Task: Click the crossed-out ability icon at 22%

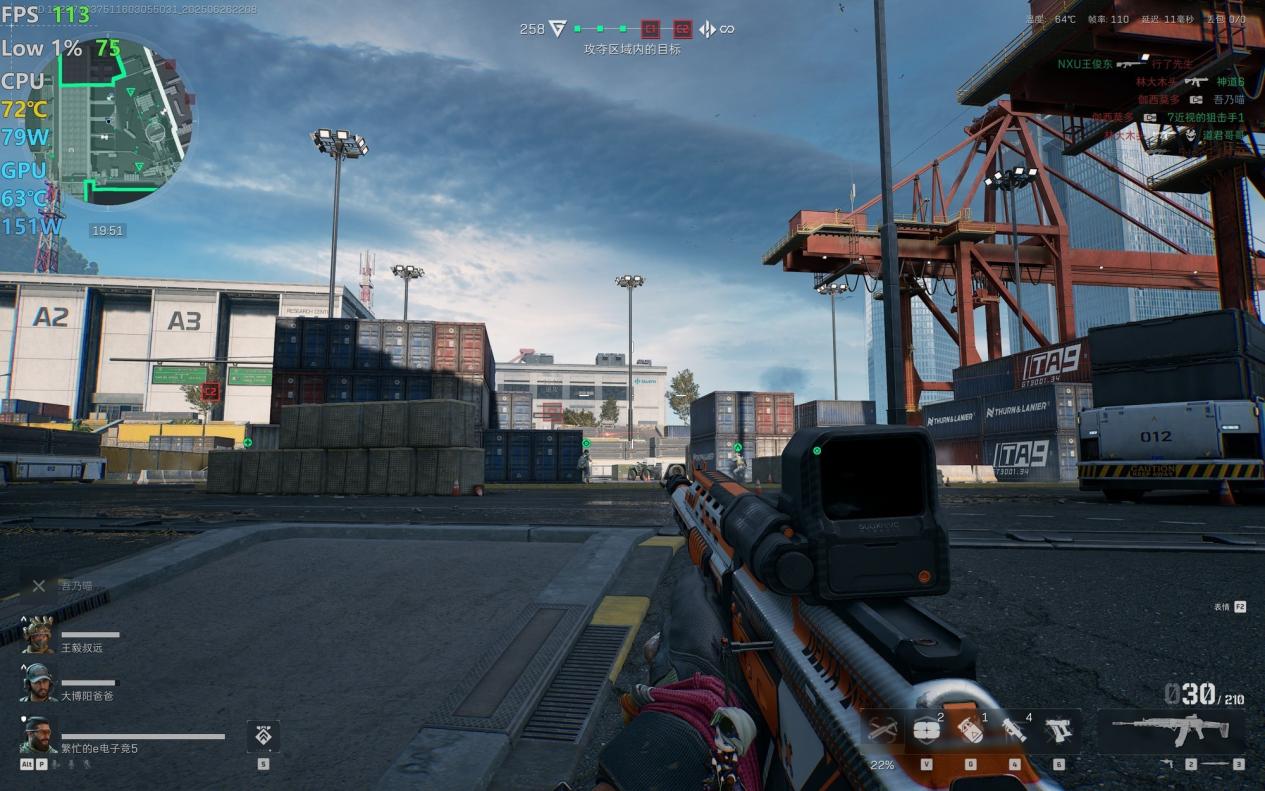Action: pyautogui.click(x=882, y=729)
